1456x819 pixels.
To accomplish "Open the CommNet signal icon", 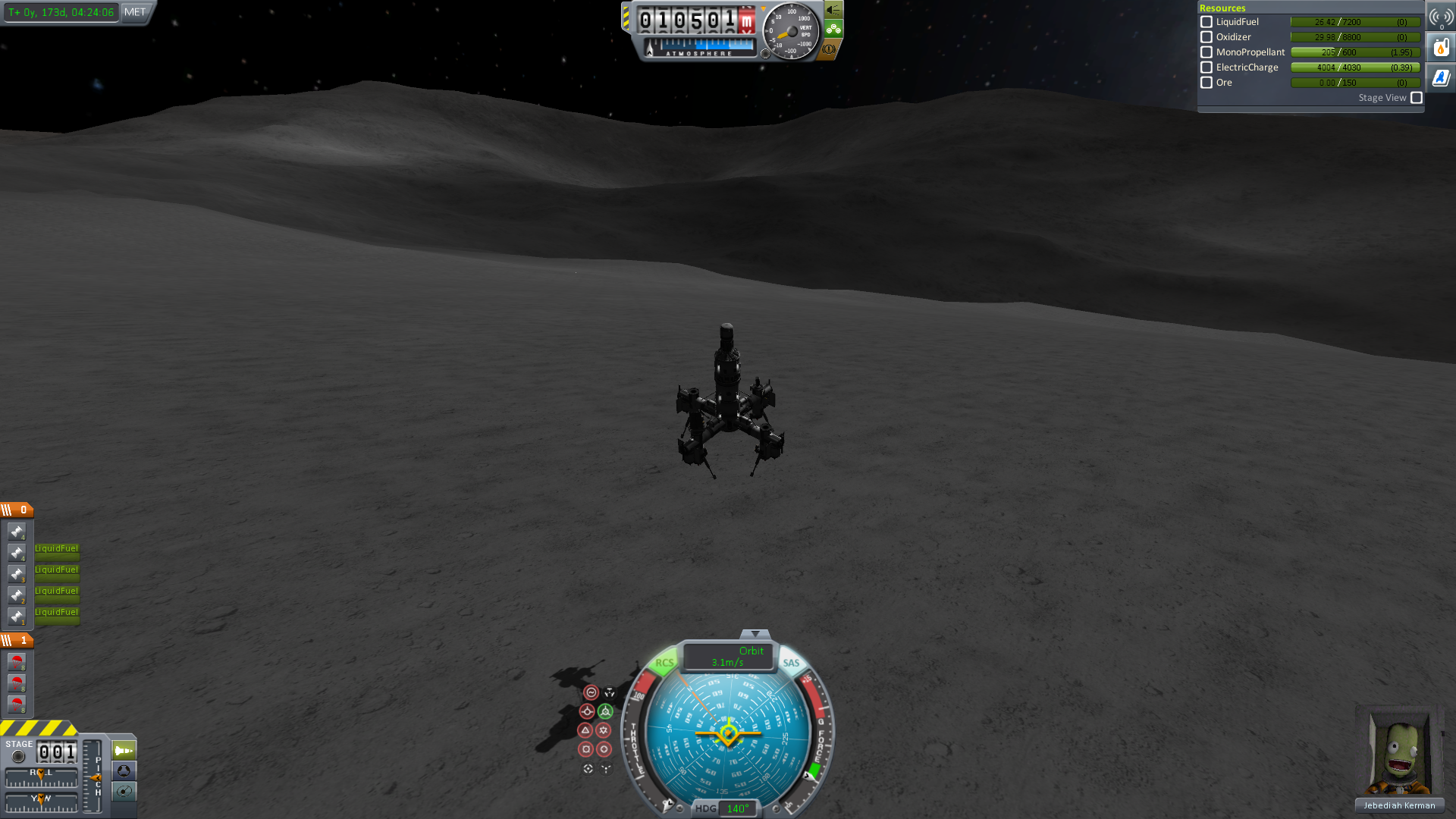I will 1441,17.
